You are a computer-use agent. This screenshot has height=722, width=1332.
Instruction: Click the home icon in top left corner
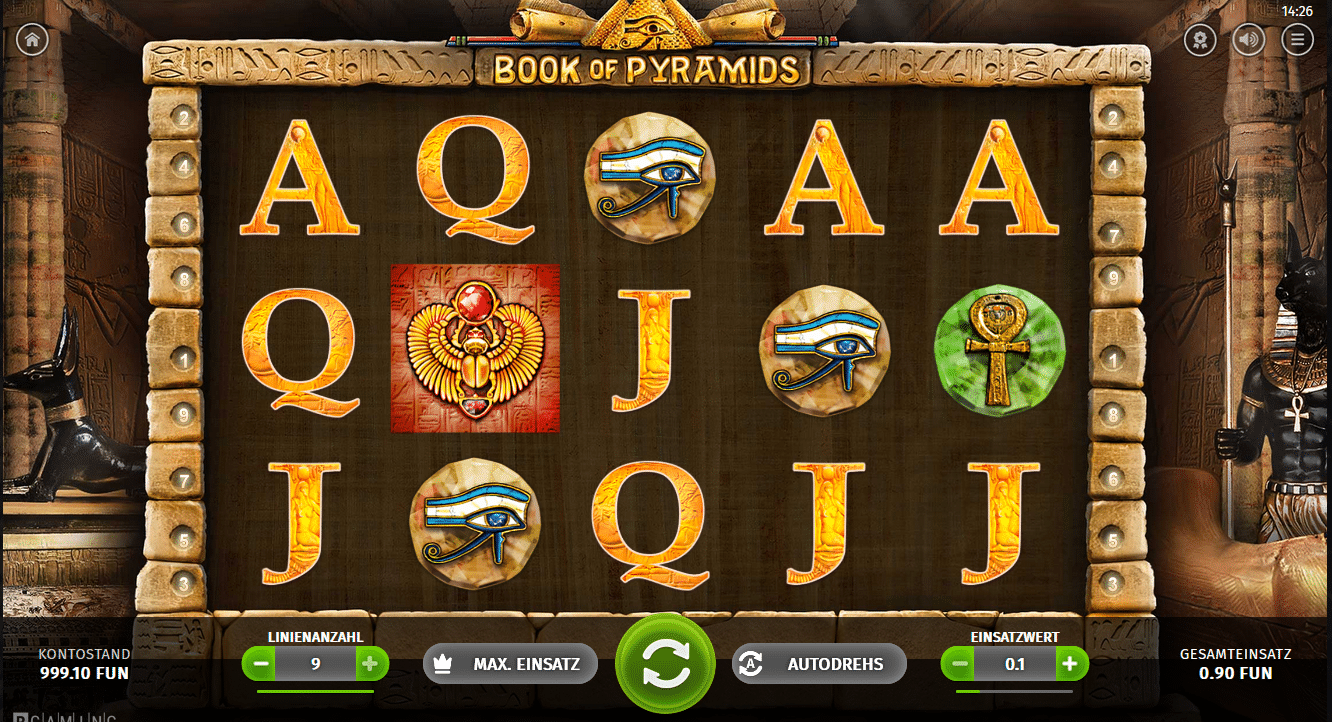[31, 40]
